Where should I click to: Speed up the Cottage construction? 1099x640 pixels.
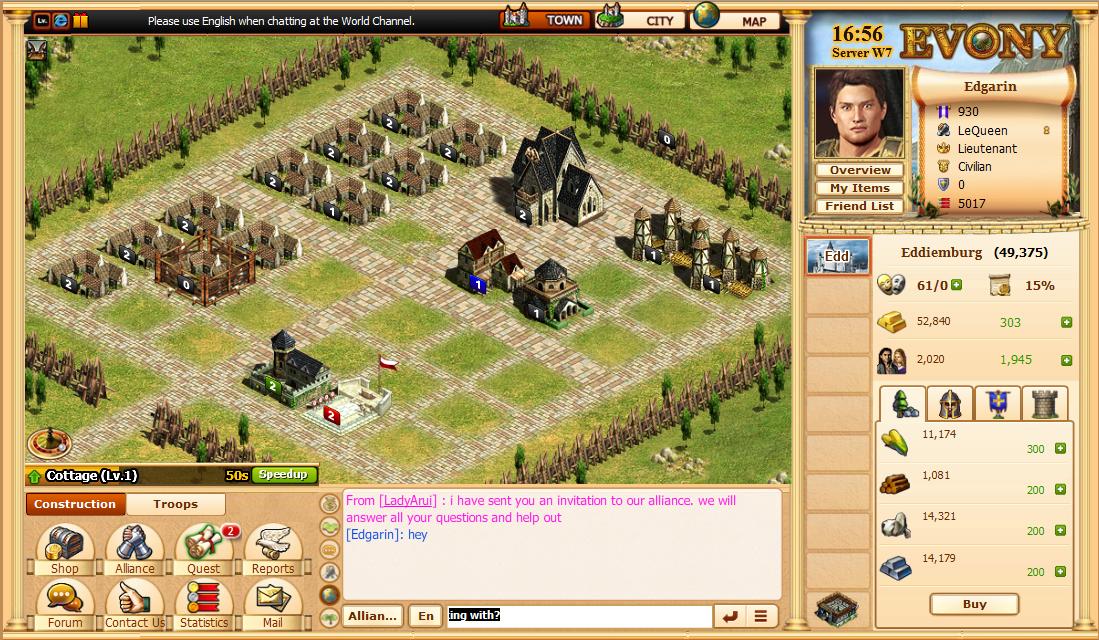(284, 475)
